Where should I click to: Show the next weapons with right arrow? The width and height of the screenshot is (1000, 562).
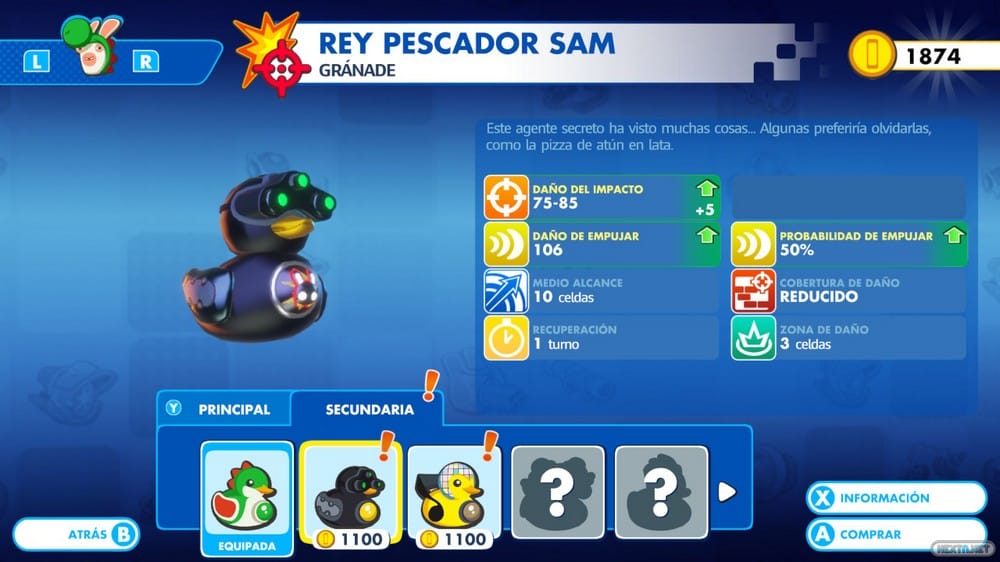point(727,491)
